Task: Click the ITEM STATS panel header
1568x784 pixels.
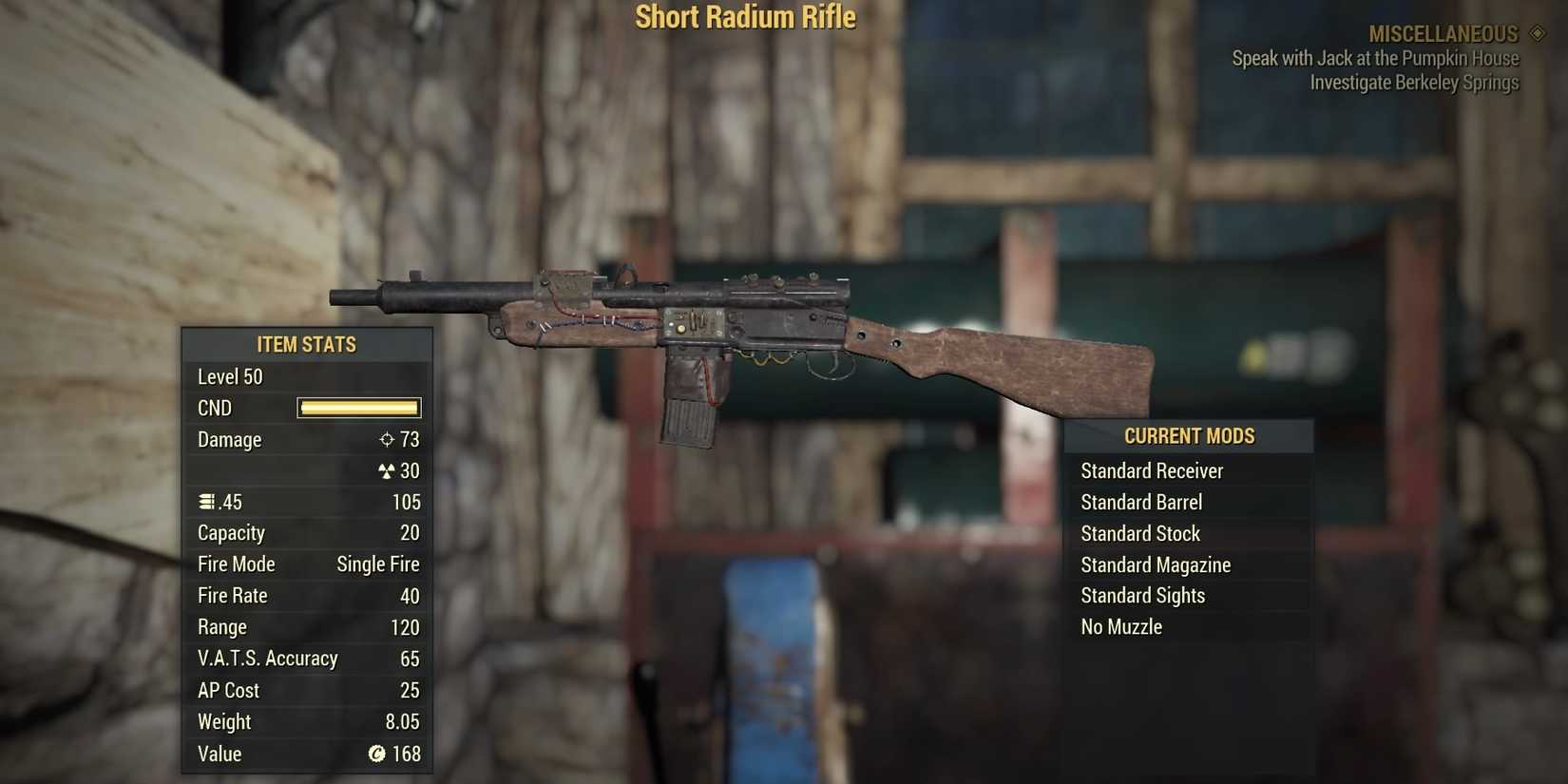Action: tap(306, 344)
